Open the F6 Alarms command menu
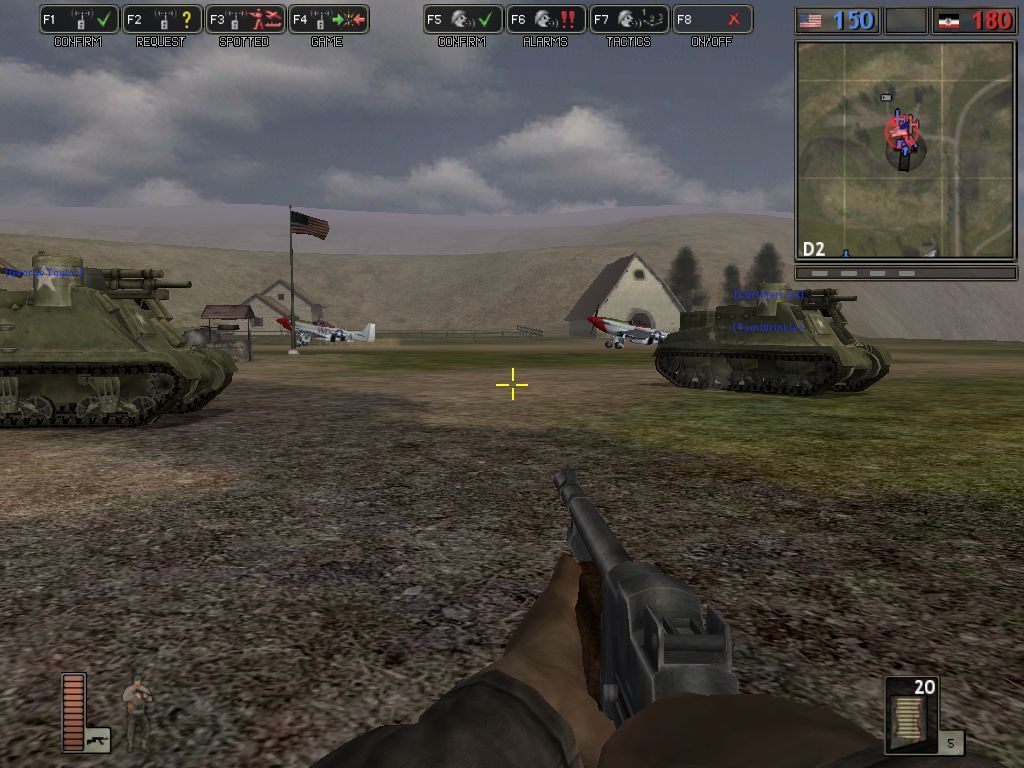Screen dimensions: 1024x768 pyautogui.click(x=546, y=20)
